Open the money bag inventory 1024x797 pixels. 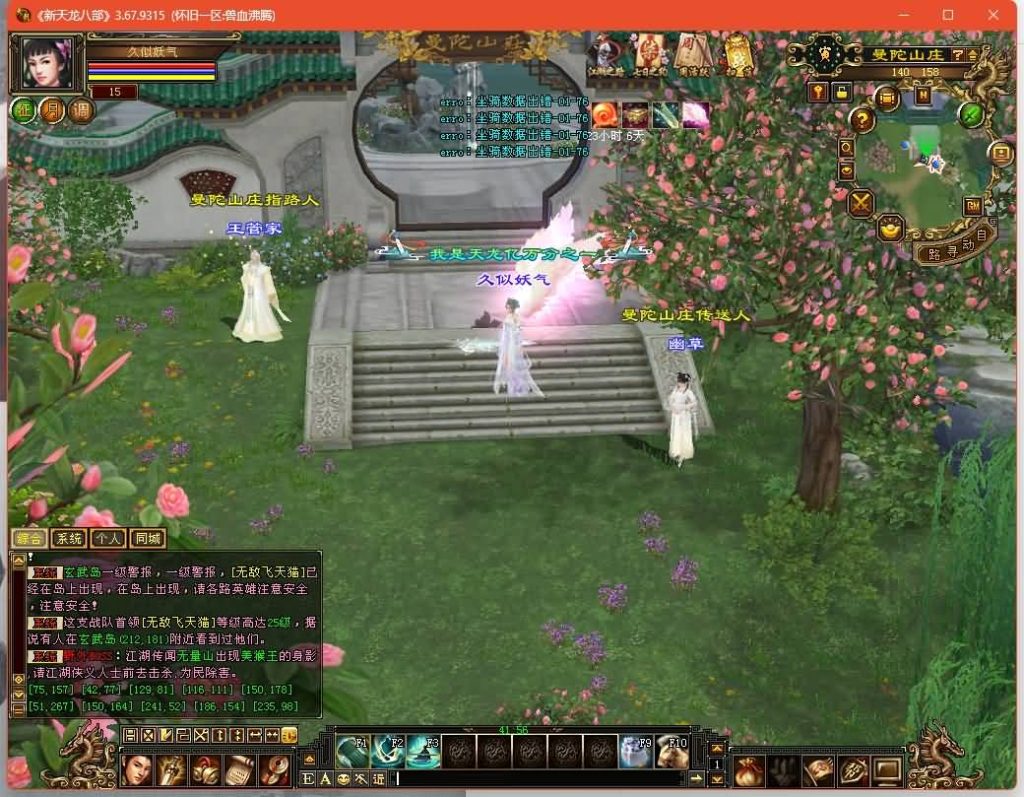coord(749,770)
